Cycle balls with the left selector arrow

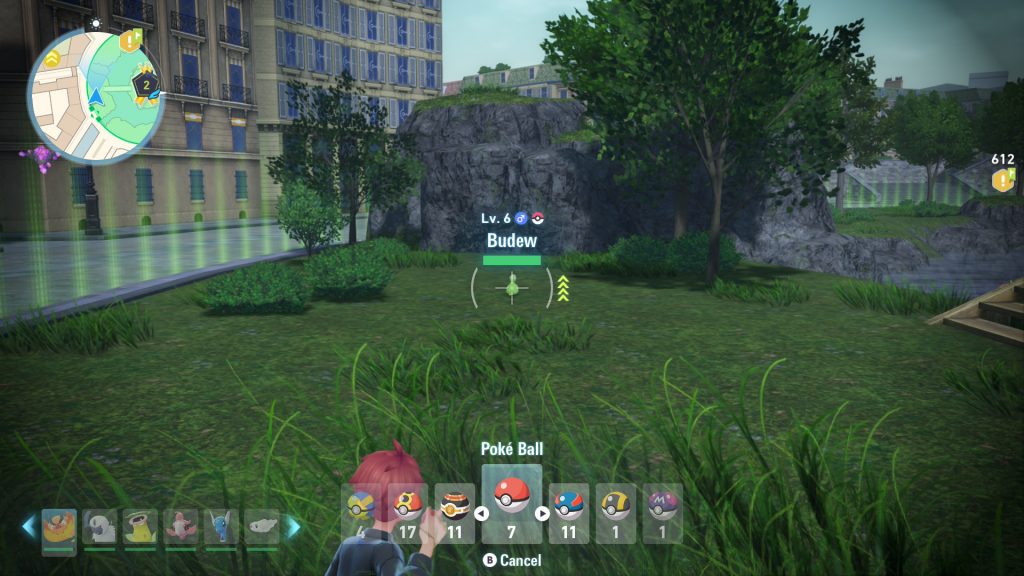[481, 515]
